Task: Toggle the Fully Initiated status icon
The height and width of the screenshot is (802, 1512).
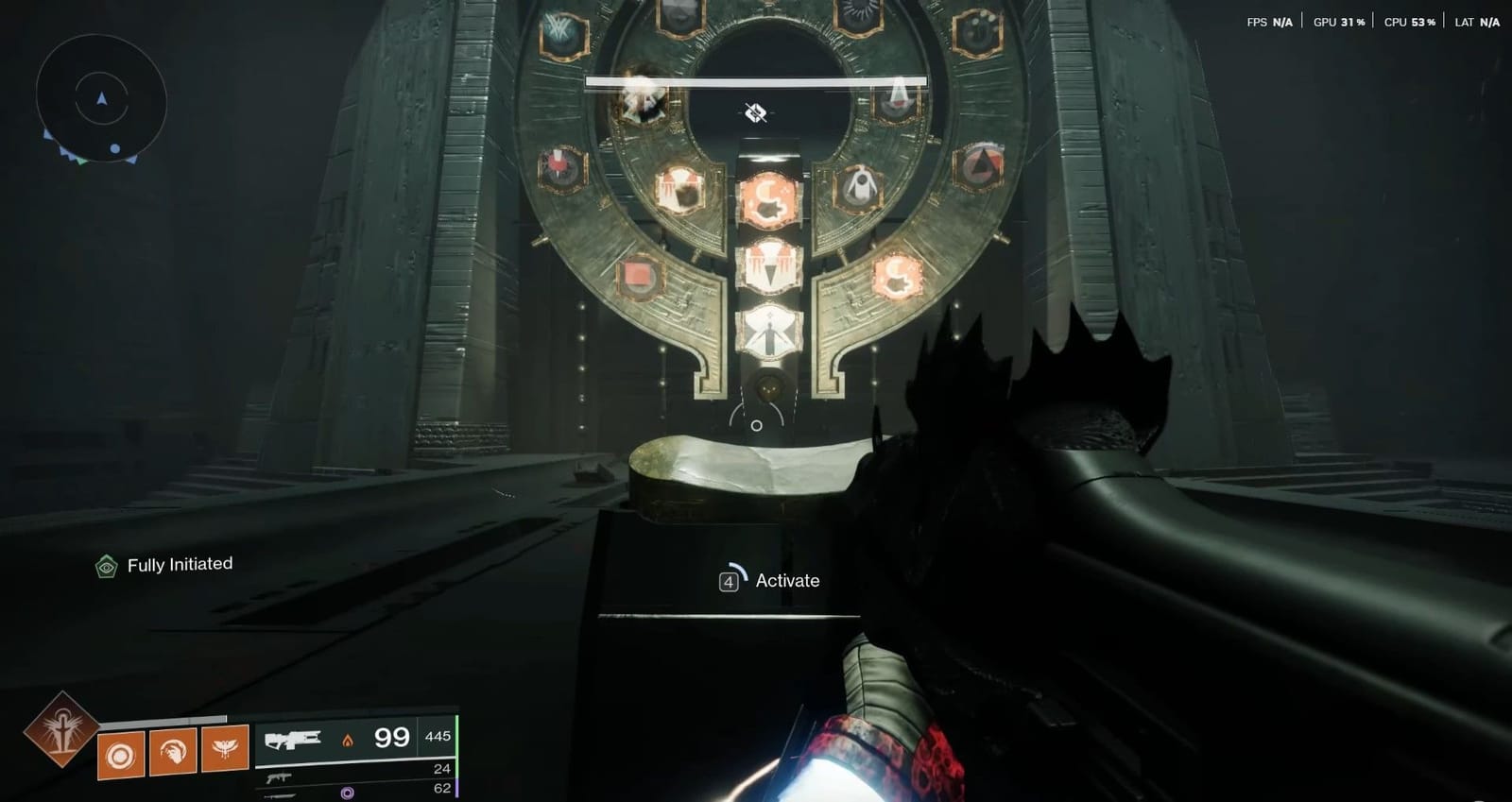Action: (107, 563)
